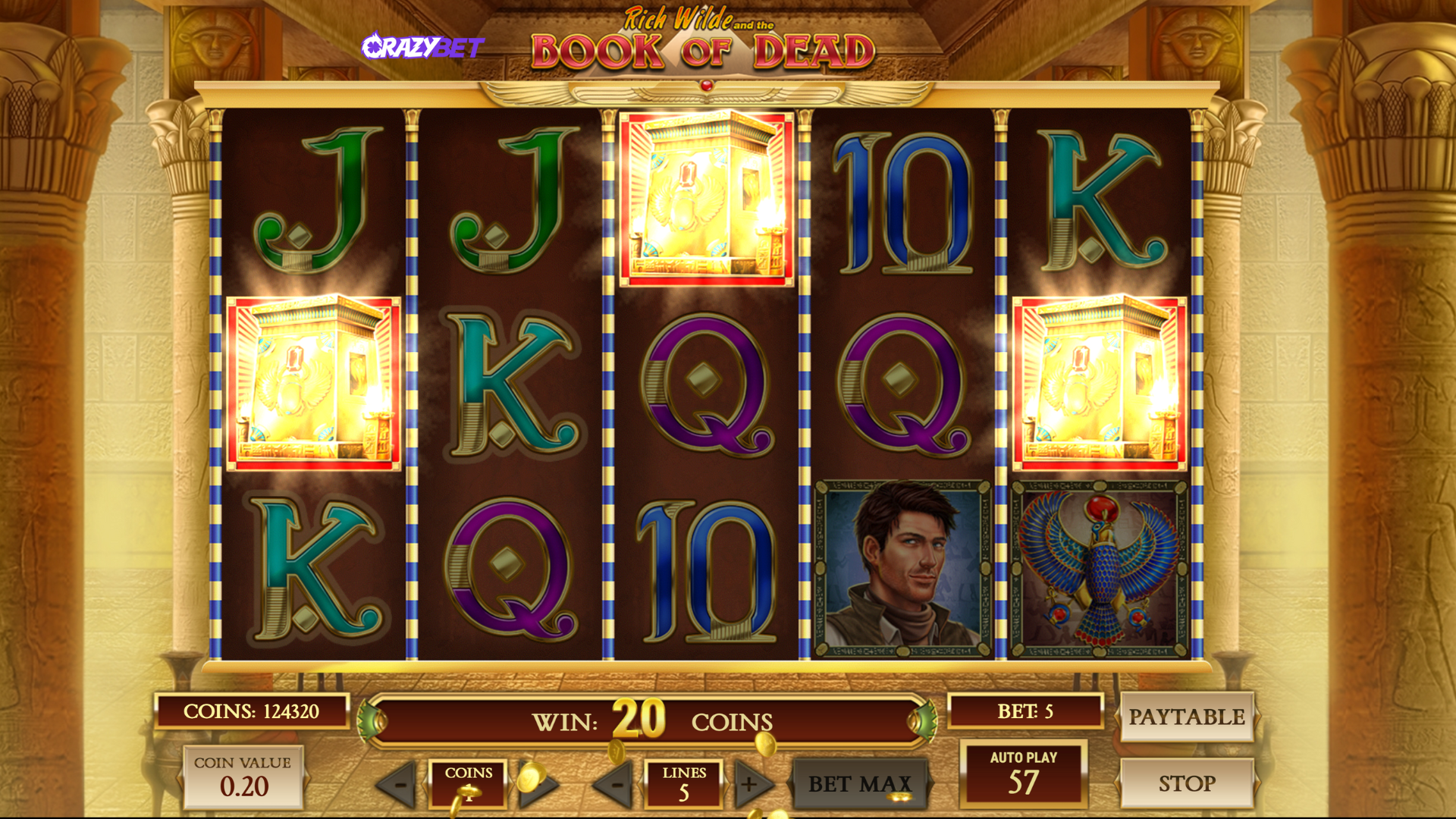Click the Bet Max button
Image resolution: width=1456 pixels, height=819 pixels.
click(x=859, y=783)
